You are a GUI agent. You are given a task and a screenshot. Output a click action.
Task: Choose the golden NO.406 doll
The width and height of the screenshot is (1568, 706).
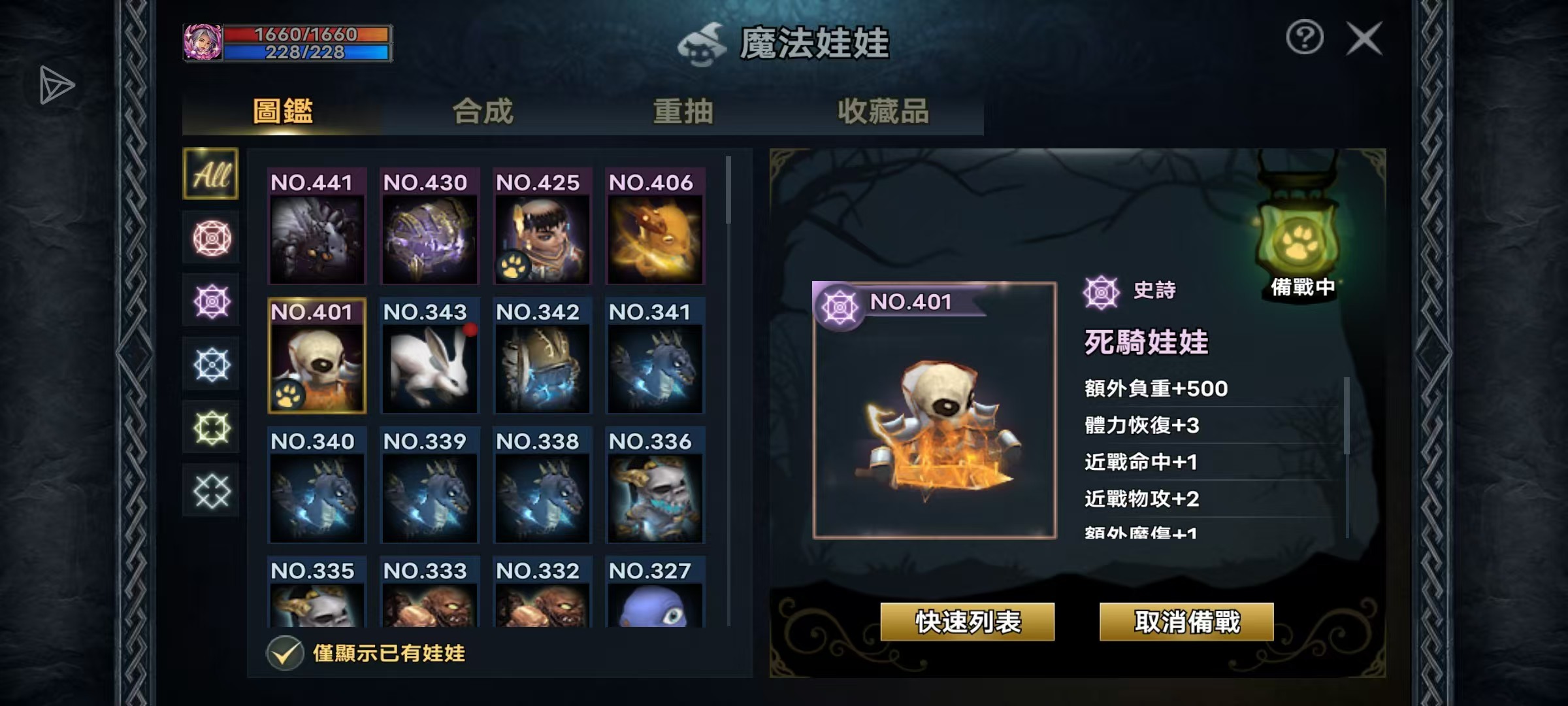pyautogui.click(x=655, y=226)
